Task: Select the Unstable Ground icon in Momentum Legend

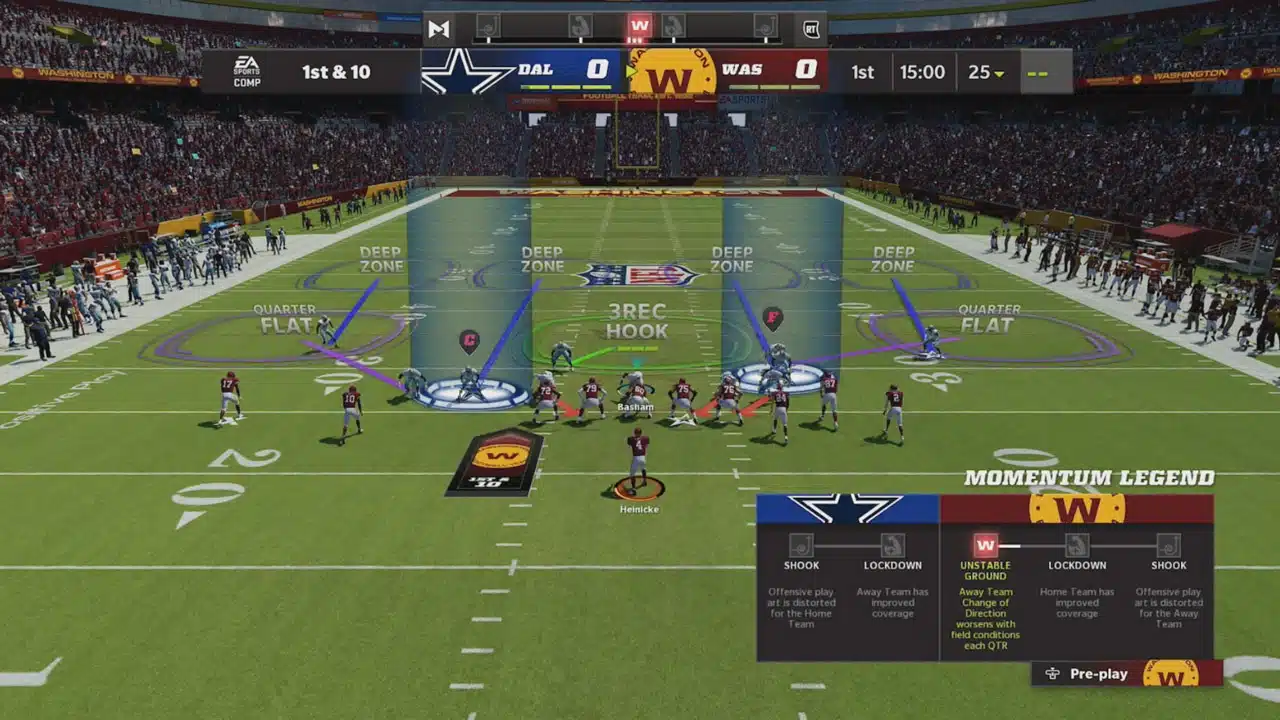Action: pyautogui.click(x=986, y=545)
